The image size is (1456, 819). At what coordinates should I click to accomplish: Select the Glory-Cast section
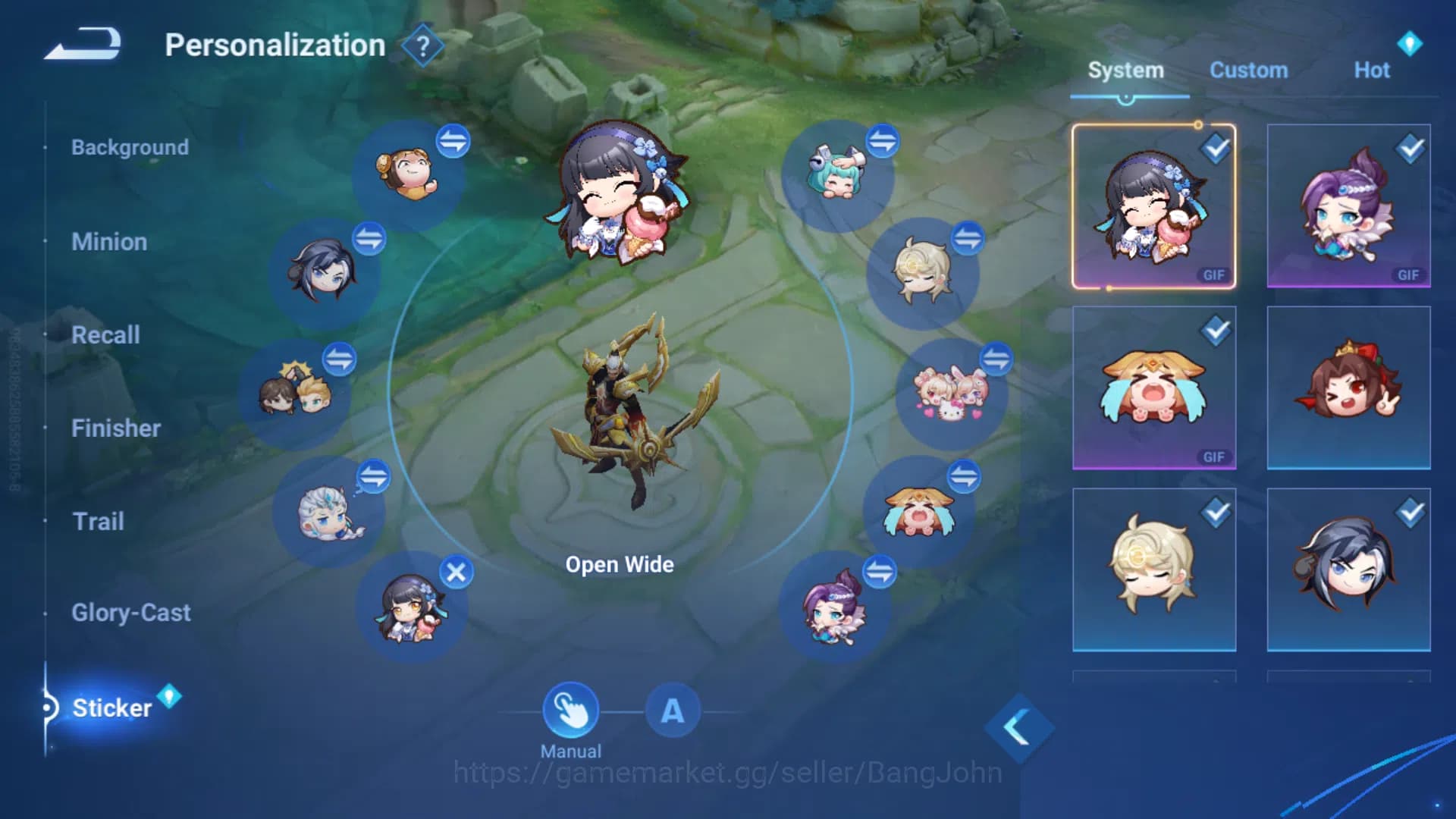coord(130,613)
